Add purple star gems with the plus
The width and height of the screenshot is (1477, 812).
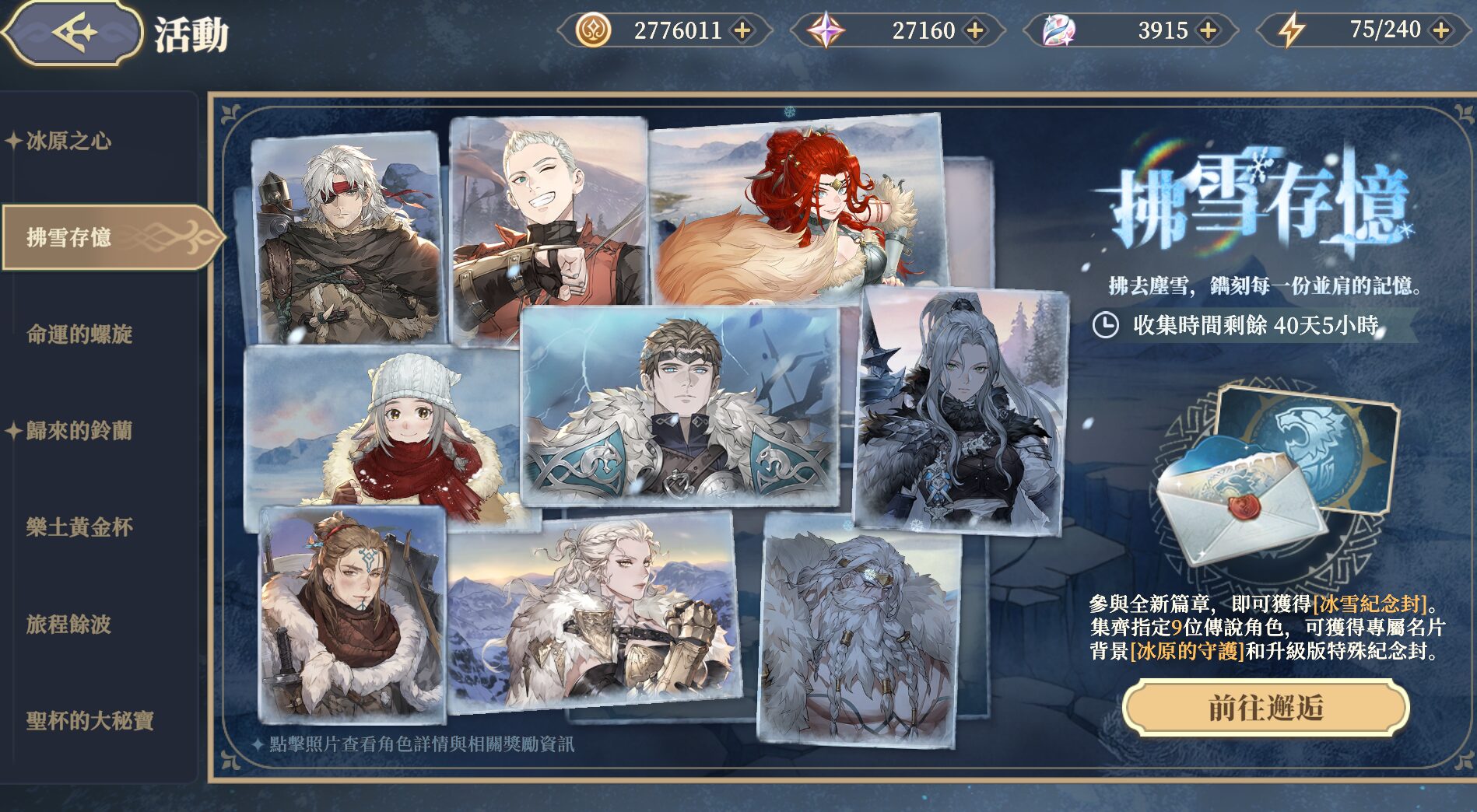pyautogui.click(x=974, y=31)
